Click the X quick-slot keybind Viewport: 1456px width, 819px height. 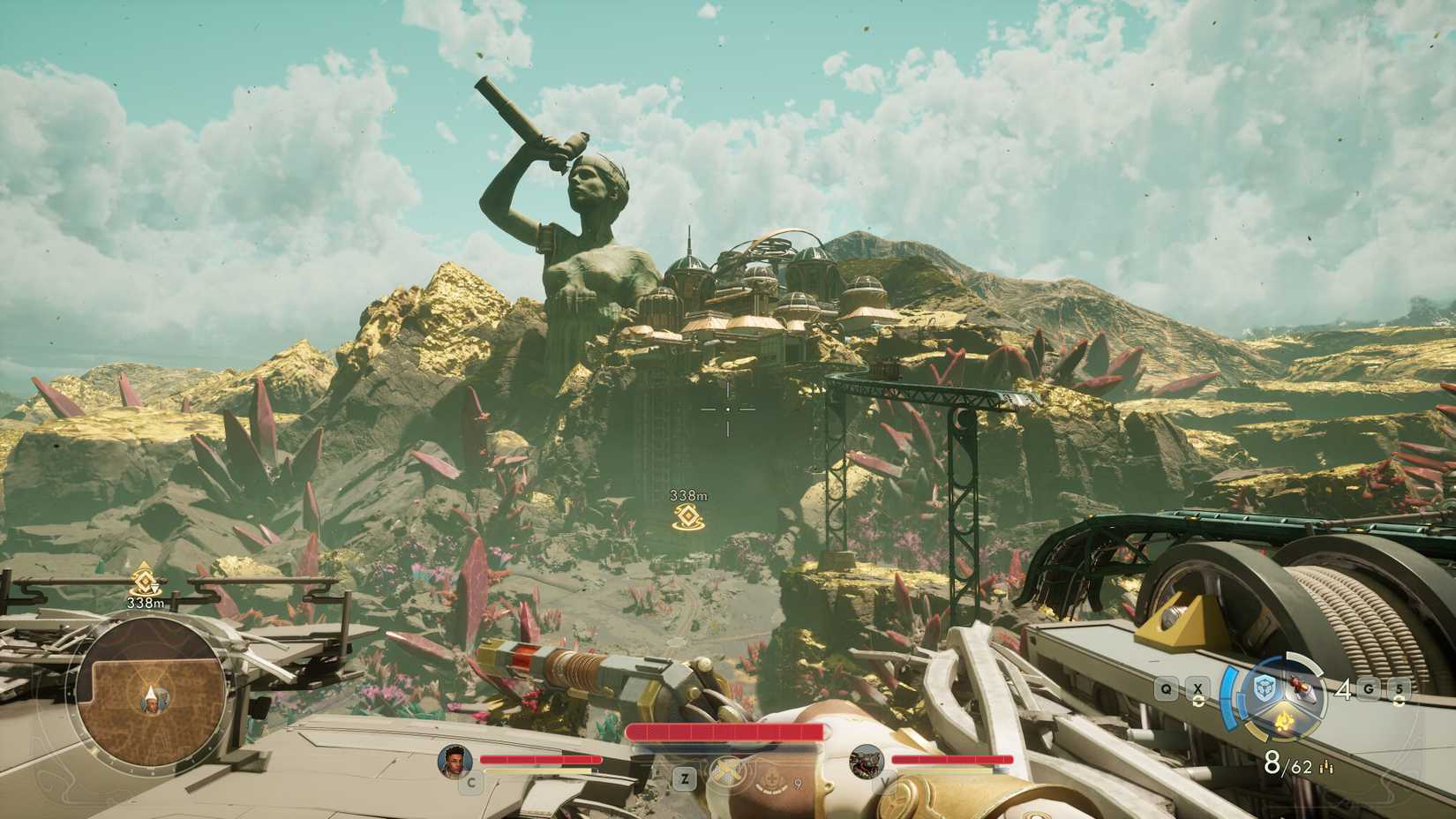1197,688
